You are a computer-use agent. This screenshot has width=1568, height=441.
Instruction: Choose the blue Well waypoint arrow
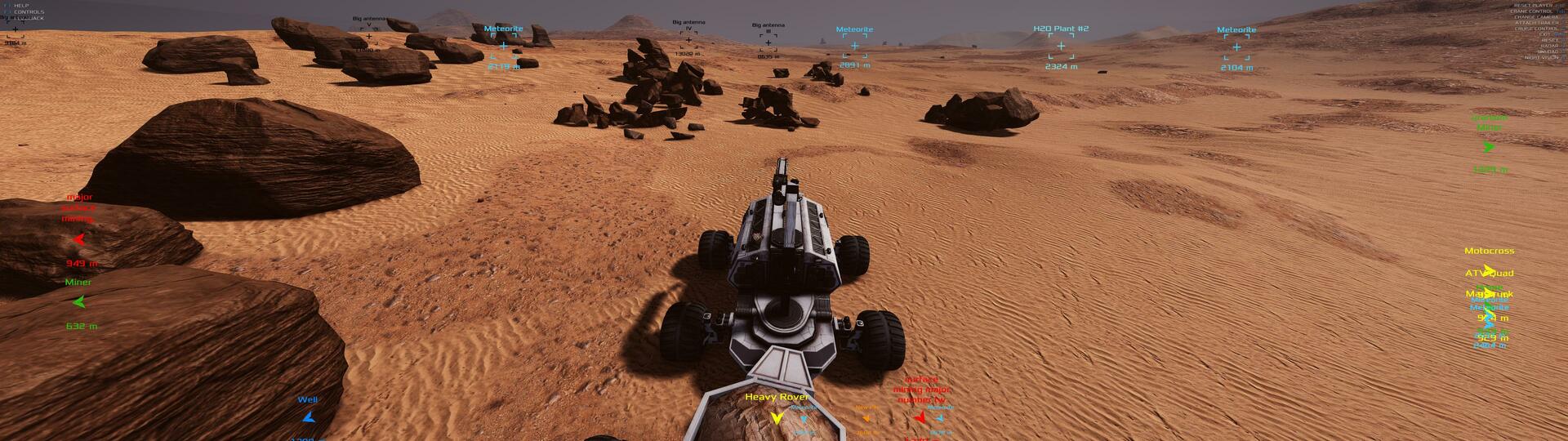(x=308, y=417)
